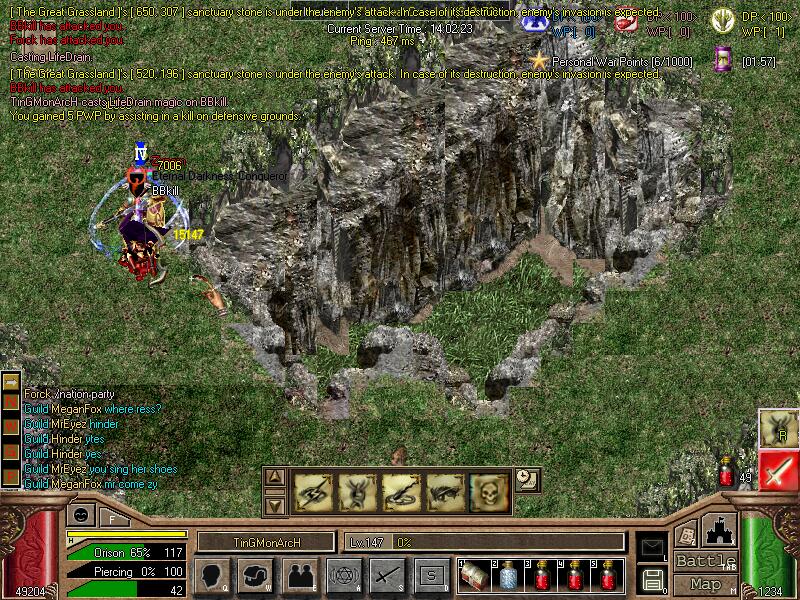Click the F button beside the smiley
Screen dimensions: 800x600
[112, 518]
